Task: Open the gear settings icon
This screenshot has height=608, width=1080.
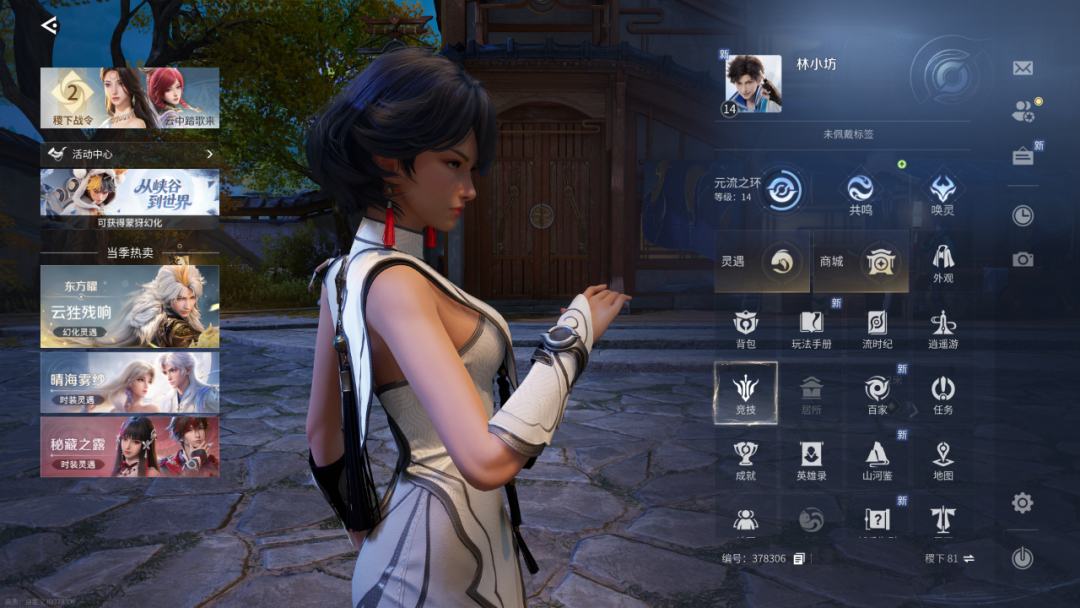Action: tap(1022, 502)
